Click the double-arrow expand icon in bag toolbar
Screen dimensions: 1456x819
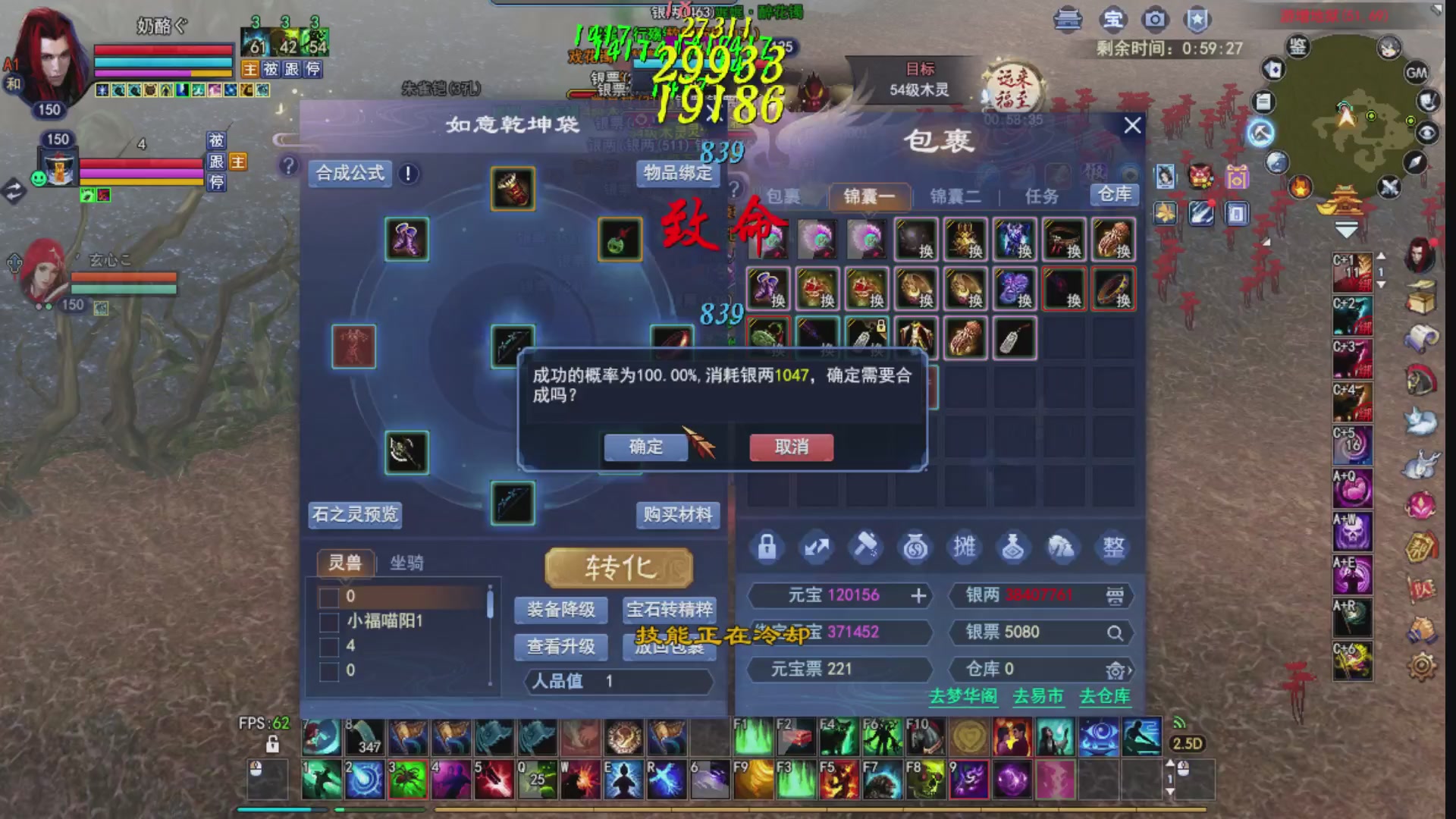click(817, 548)
